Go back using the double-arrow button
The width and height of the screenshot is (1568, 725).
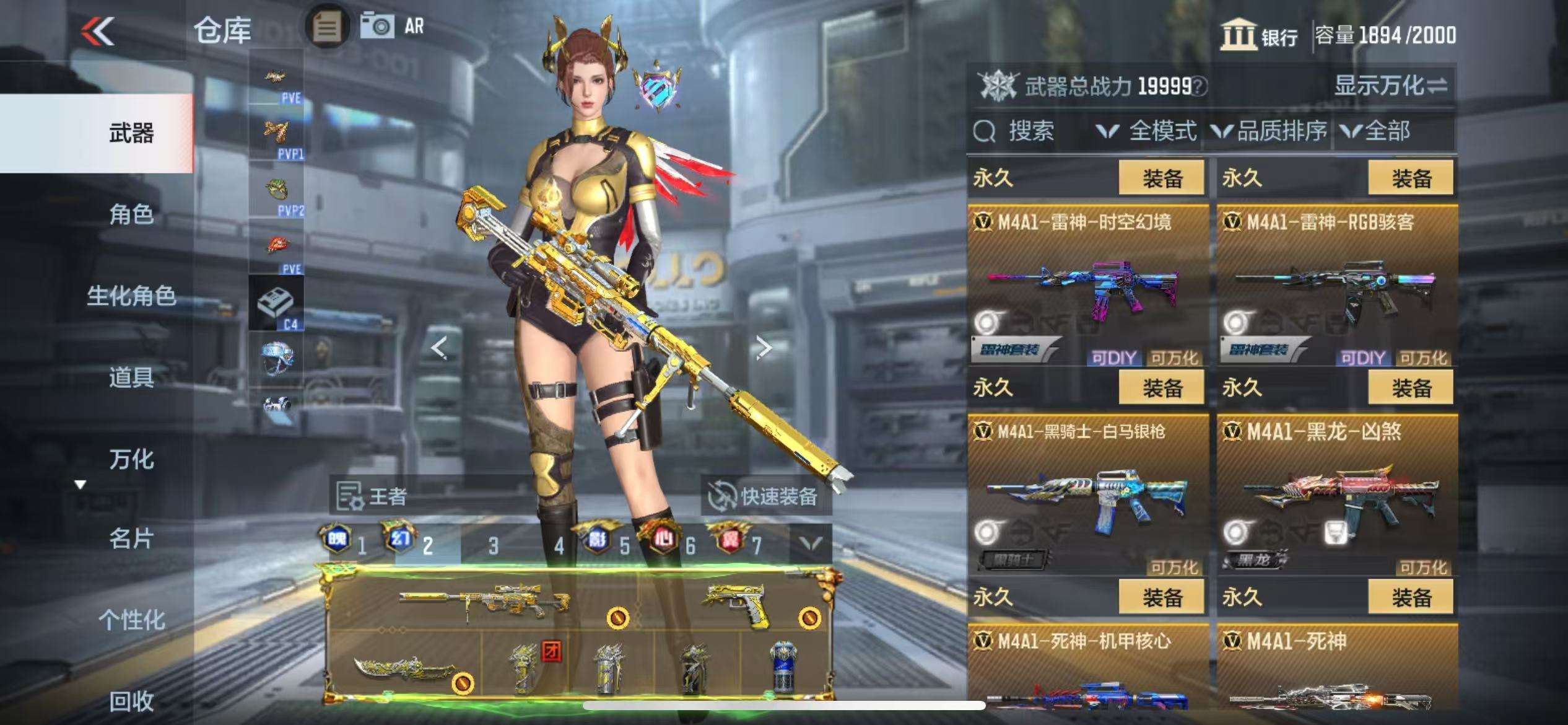click(x=98, y=31)
